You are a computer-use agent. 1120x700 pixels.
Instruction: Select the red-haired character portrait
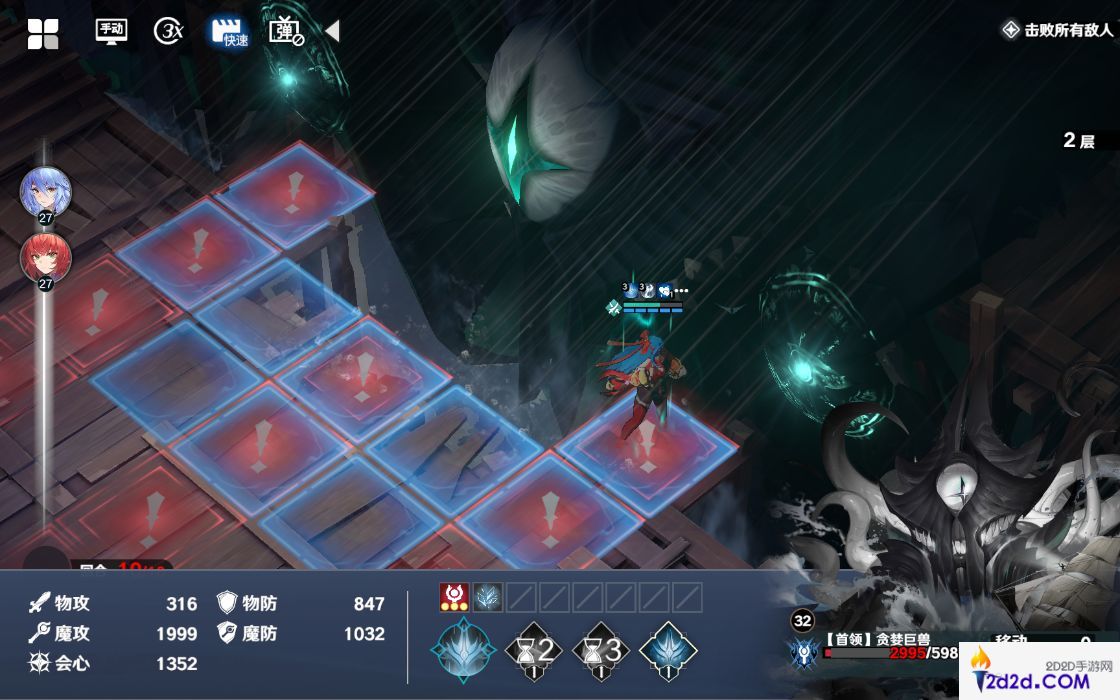point(46,258)
